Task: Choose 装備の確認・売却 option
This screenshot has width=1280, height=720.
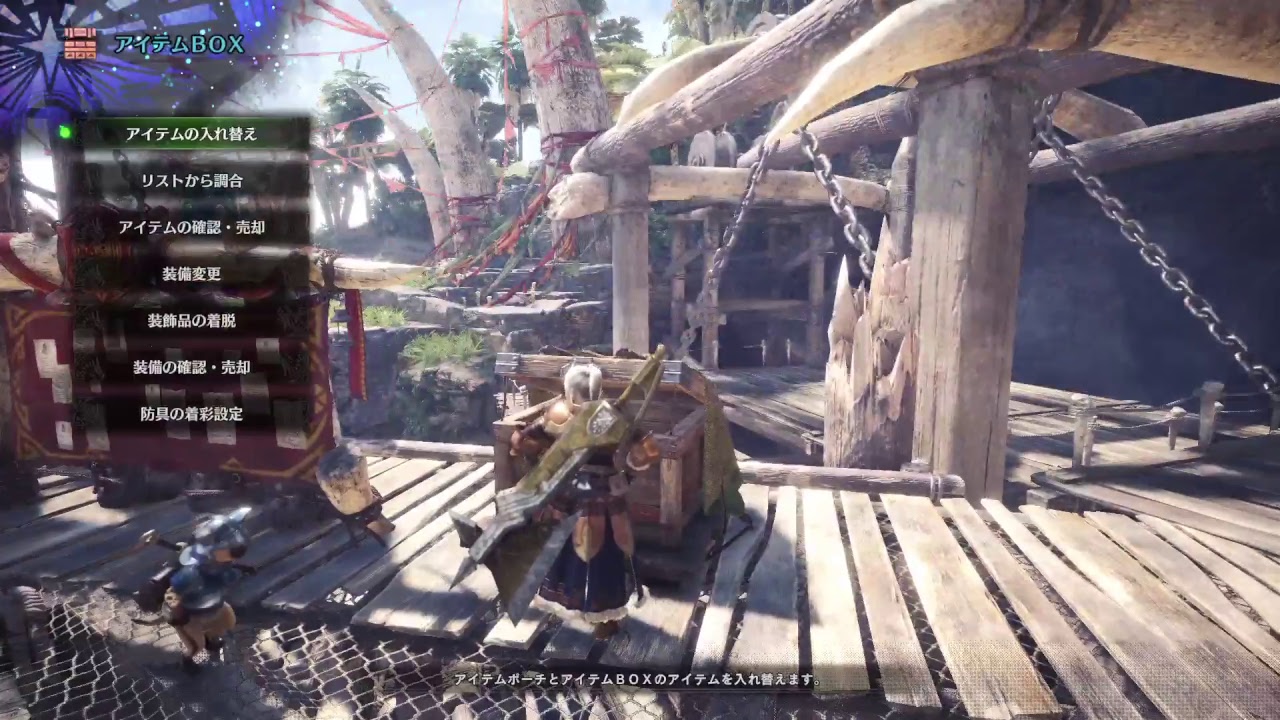Action: 192,367
